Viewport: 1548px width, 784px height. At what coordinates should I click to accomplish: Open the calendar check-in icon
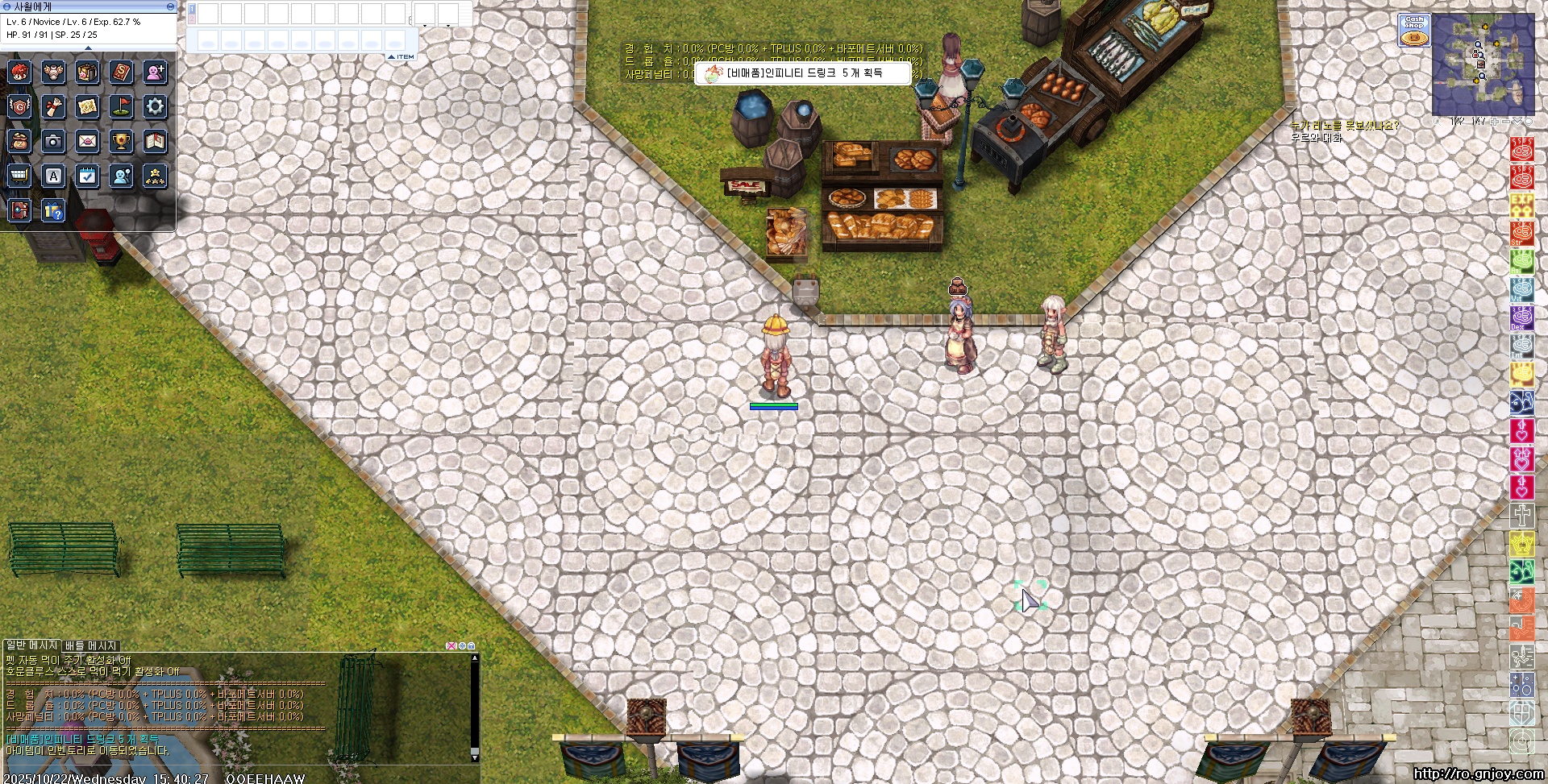[x=87, y=176]
